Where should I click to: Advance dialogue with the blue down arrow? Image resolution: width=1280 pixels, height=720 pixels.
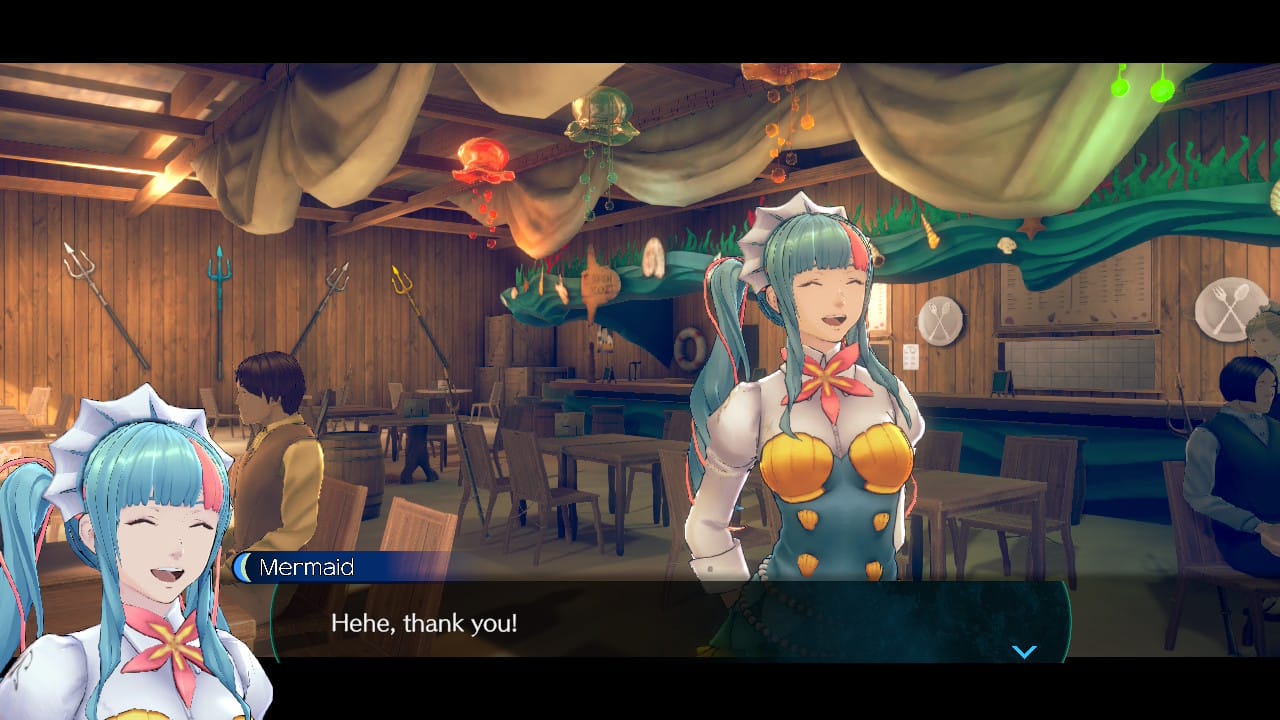pyautogui.click(x=1024, y=652)
